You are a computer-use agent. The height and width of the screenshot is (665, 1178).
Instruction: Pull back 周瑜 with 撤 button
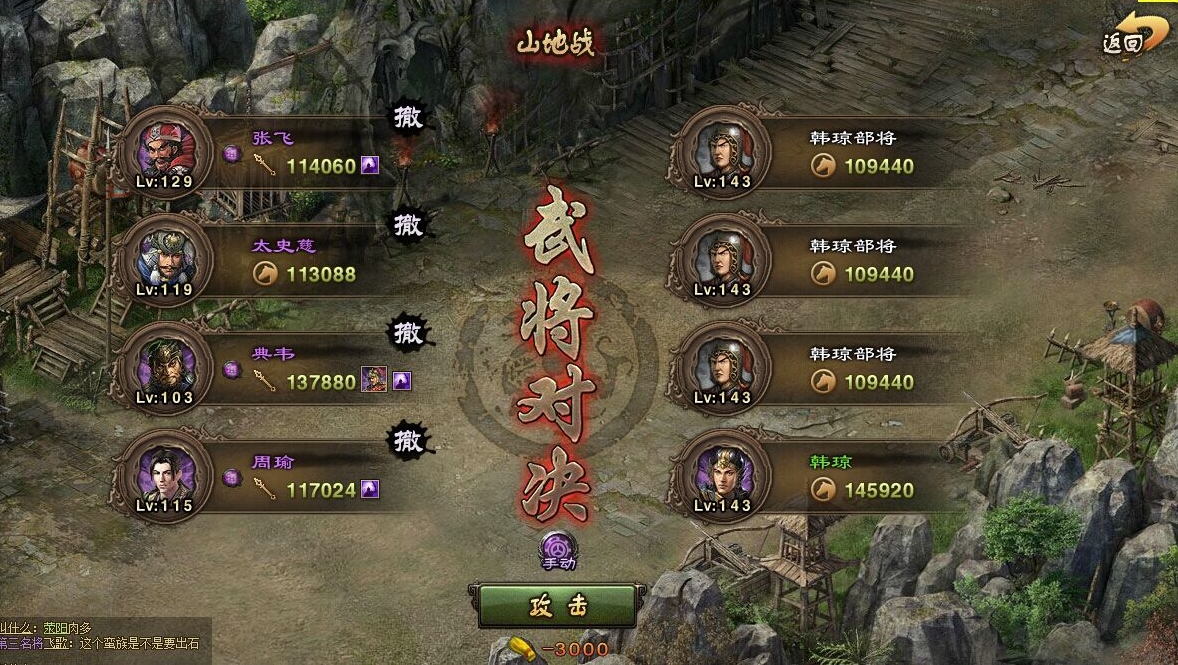coord(408,441)
